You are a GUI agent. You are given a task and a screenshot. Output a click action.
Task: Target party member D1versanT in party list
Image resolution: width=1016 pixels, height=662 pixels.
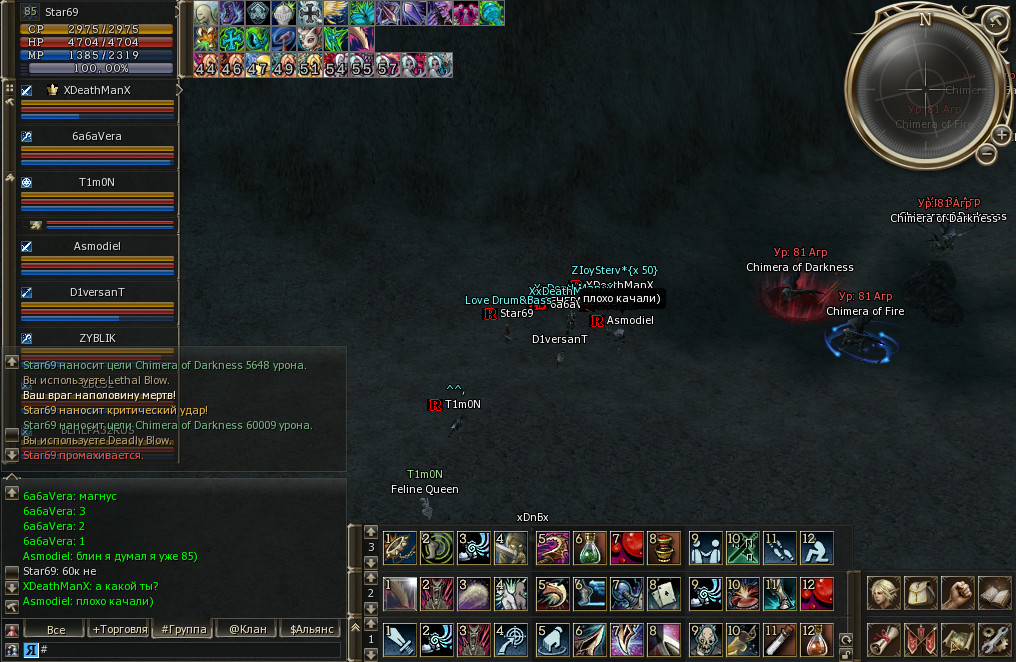tap(97, 292)
